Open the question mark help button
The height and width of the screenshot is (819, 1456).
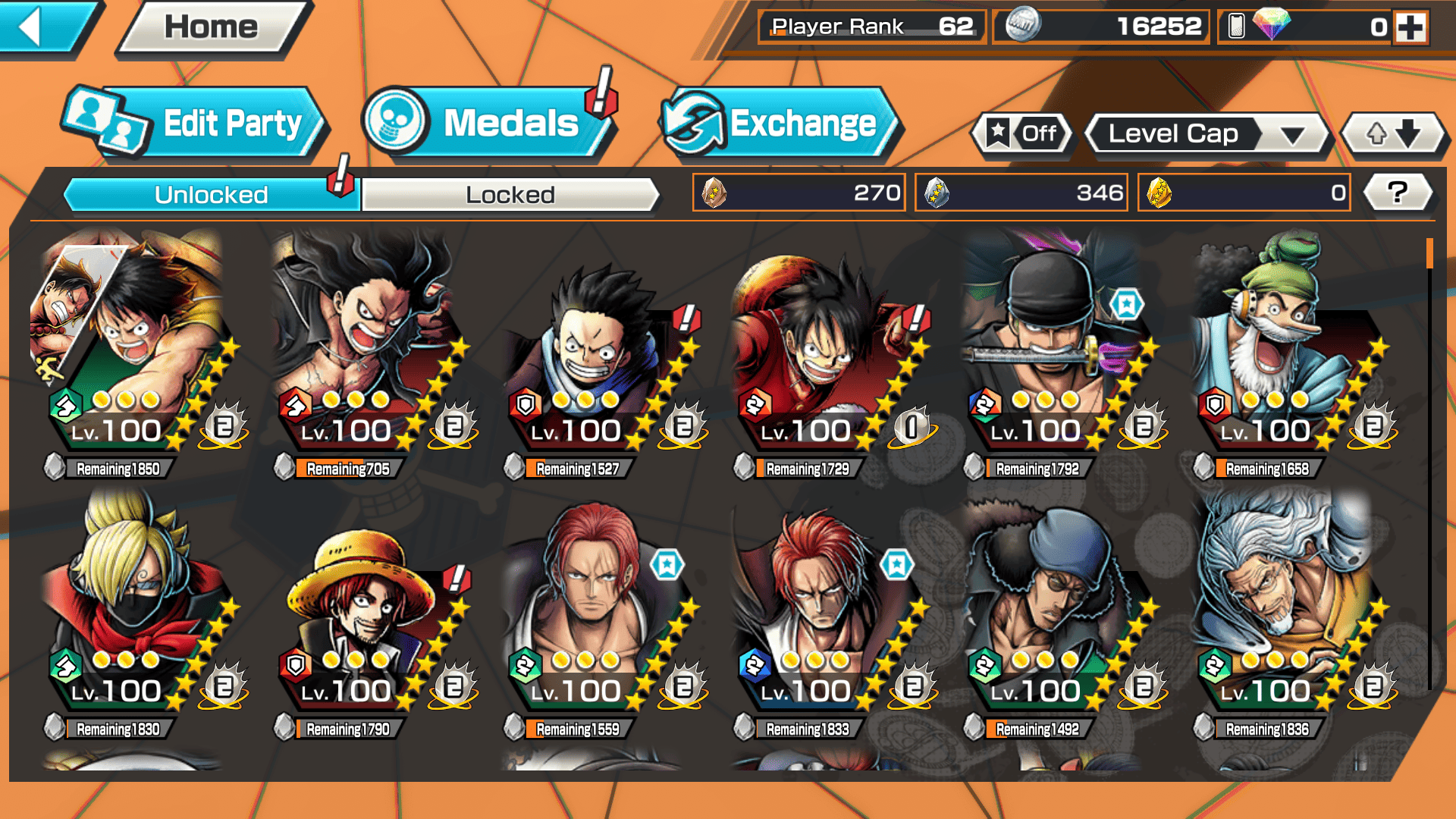(1397, 193)
